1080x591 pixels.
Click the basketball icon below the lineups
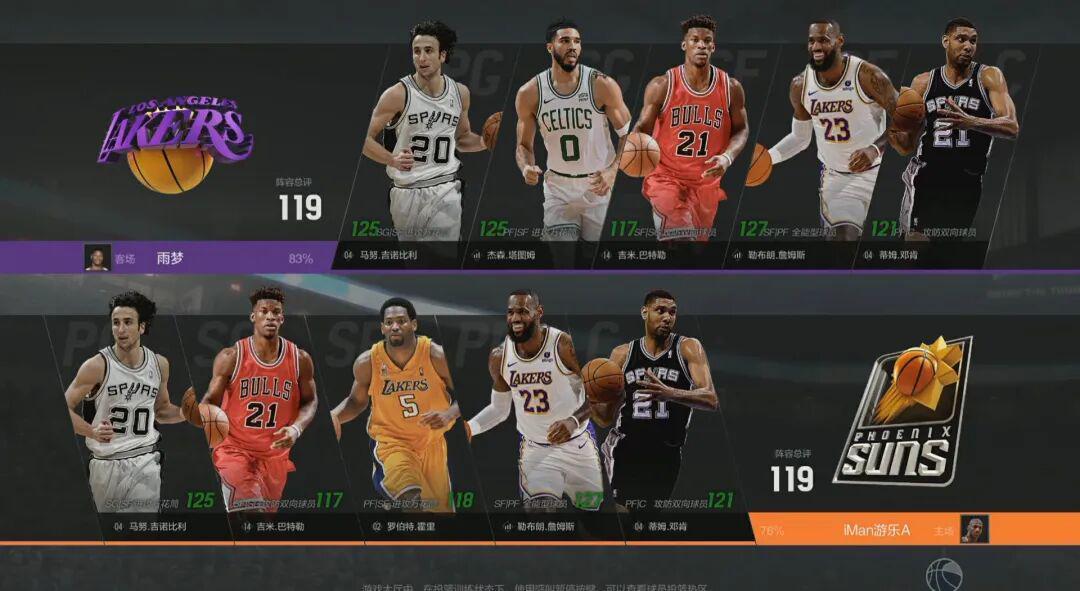click(943, 575)
